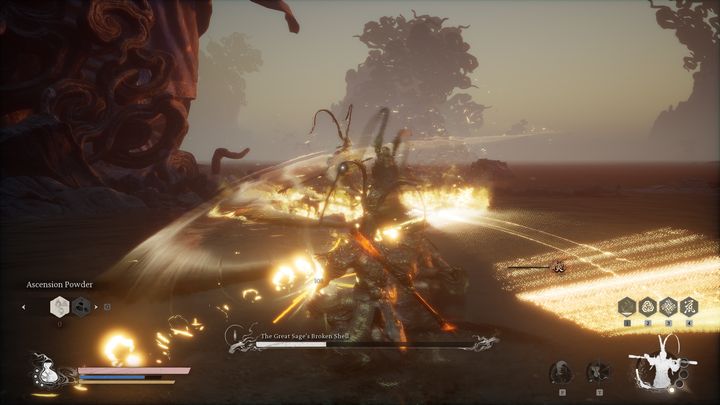
Task: Activate the round vessel icon next to the spirit
Action: [x=597, y=372]
